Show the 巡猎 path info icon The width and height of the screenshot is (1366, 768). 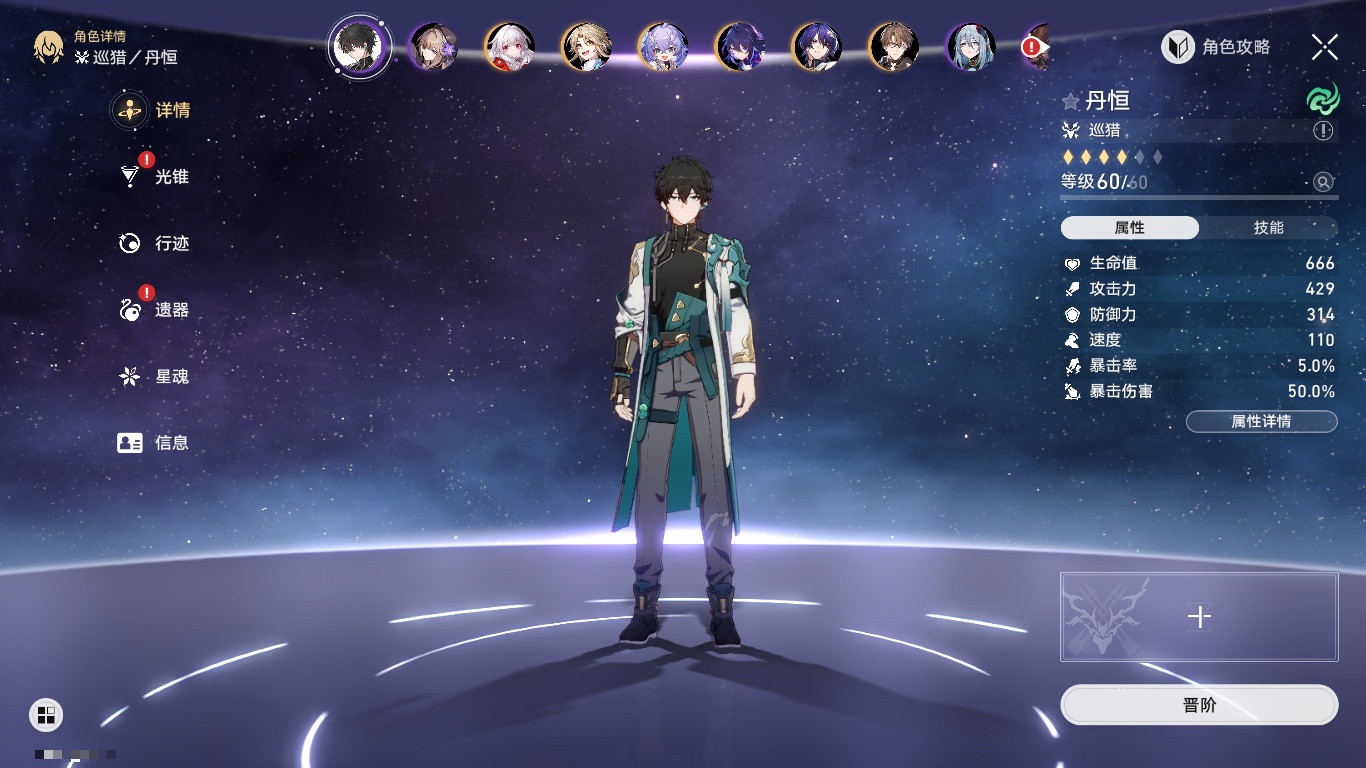pos(1323,131)
